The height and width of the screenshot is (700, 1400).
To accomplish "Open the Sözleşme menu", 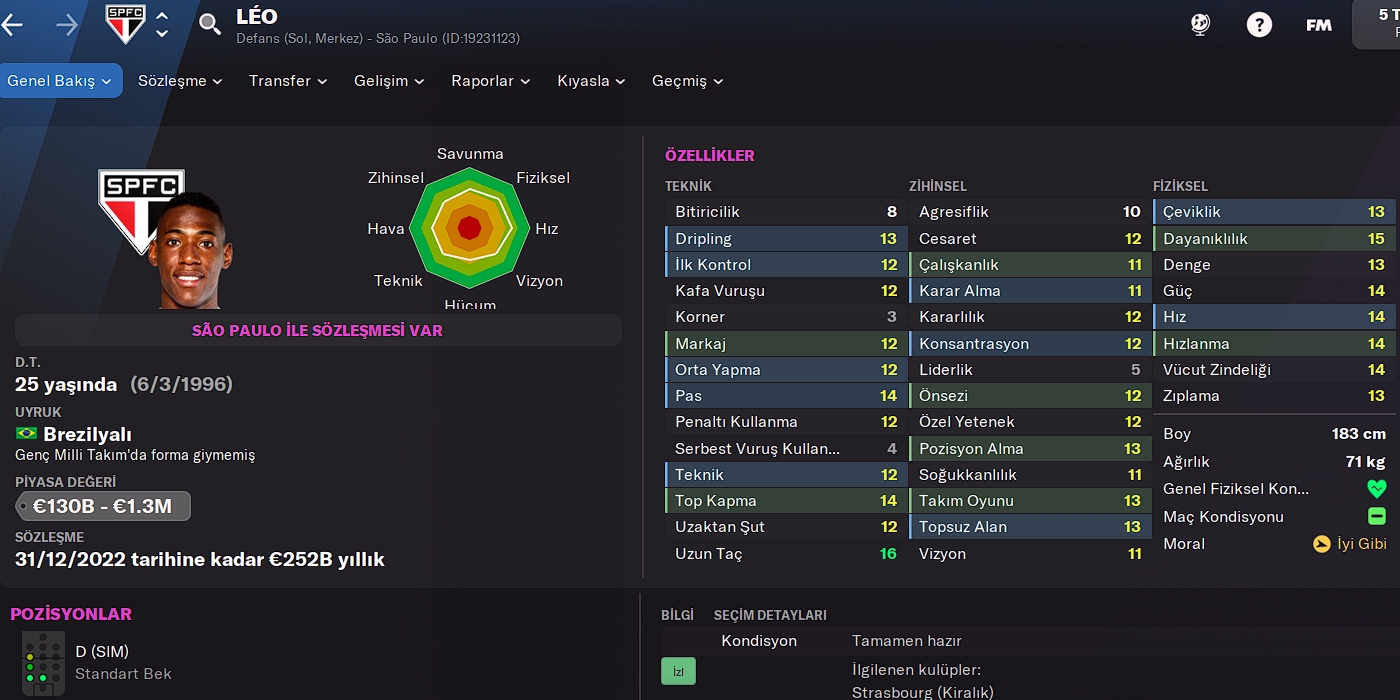I will pos(180,81).
